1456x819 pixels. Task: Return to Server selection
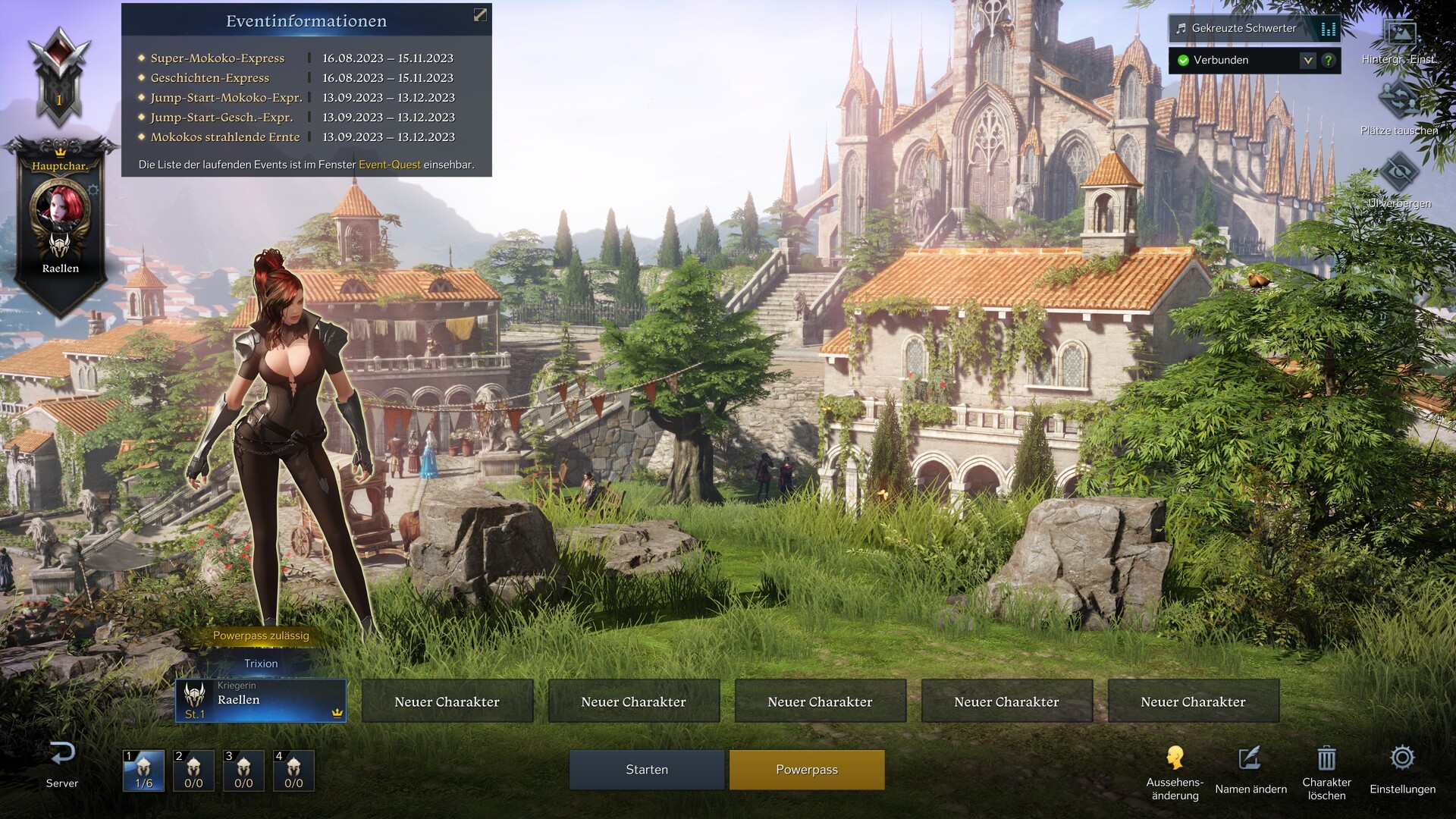[x=62, y=764]
